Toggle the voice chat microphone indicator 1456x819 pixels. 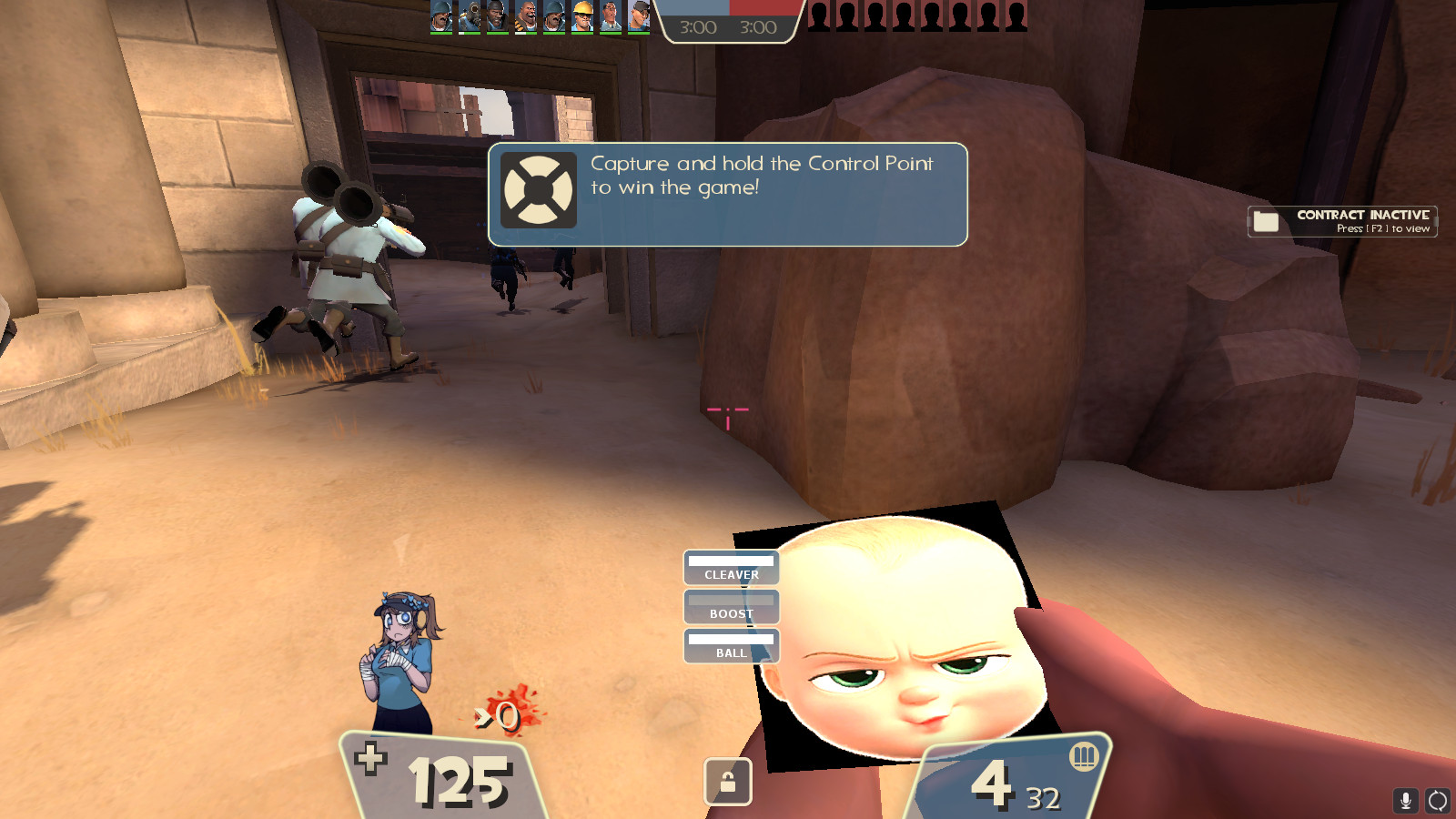[x=1405, y=802]
